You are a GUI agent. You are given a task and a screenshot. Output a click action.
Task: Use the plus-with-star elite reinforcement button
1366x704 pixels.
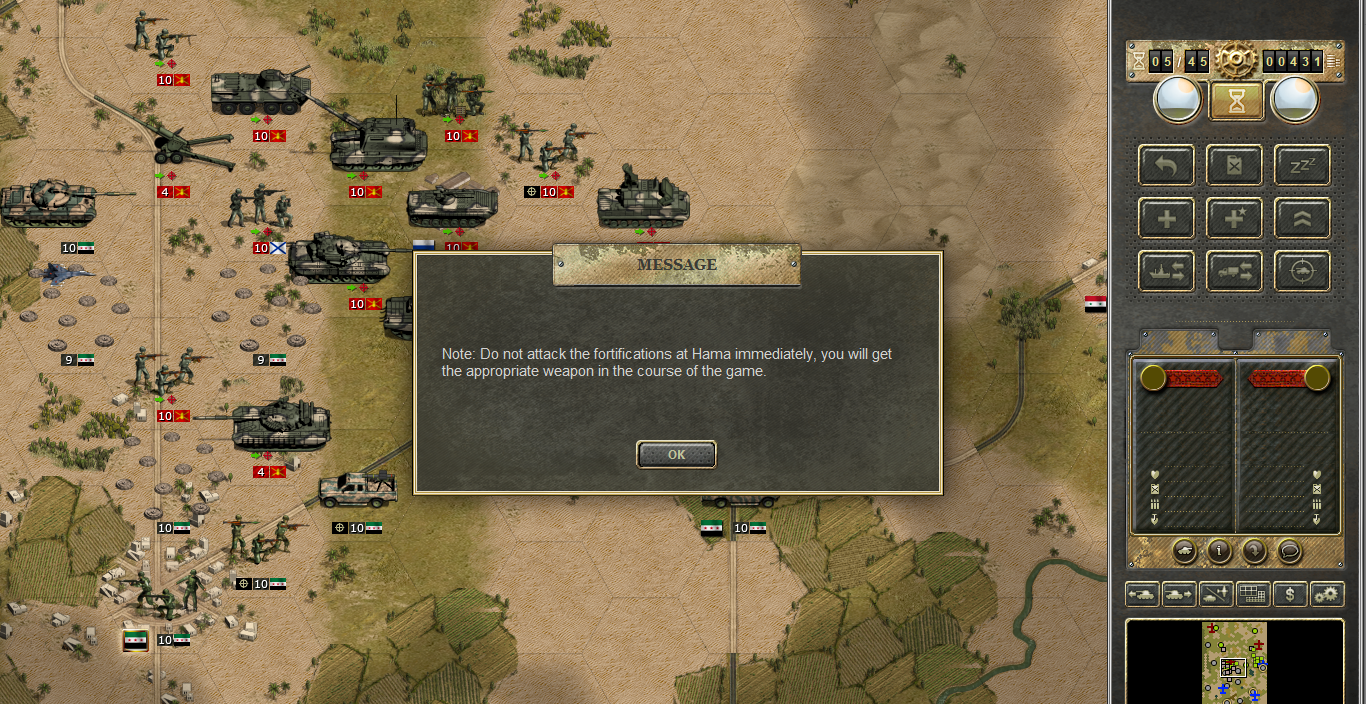tap(1234, 218)
